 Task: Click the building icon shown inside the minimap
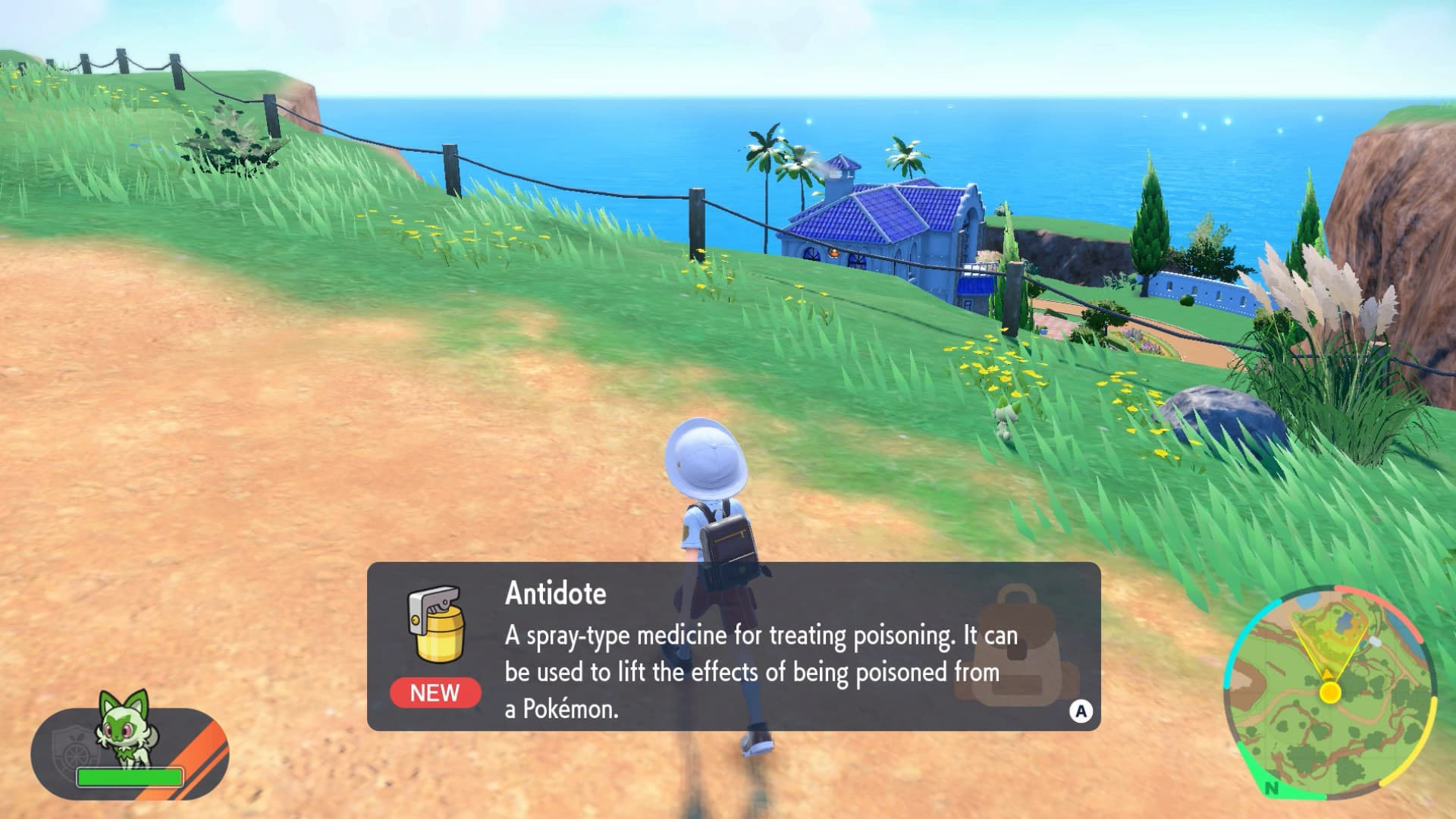[1375, 640]
